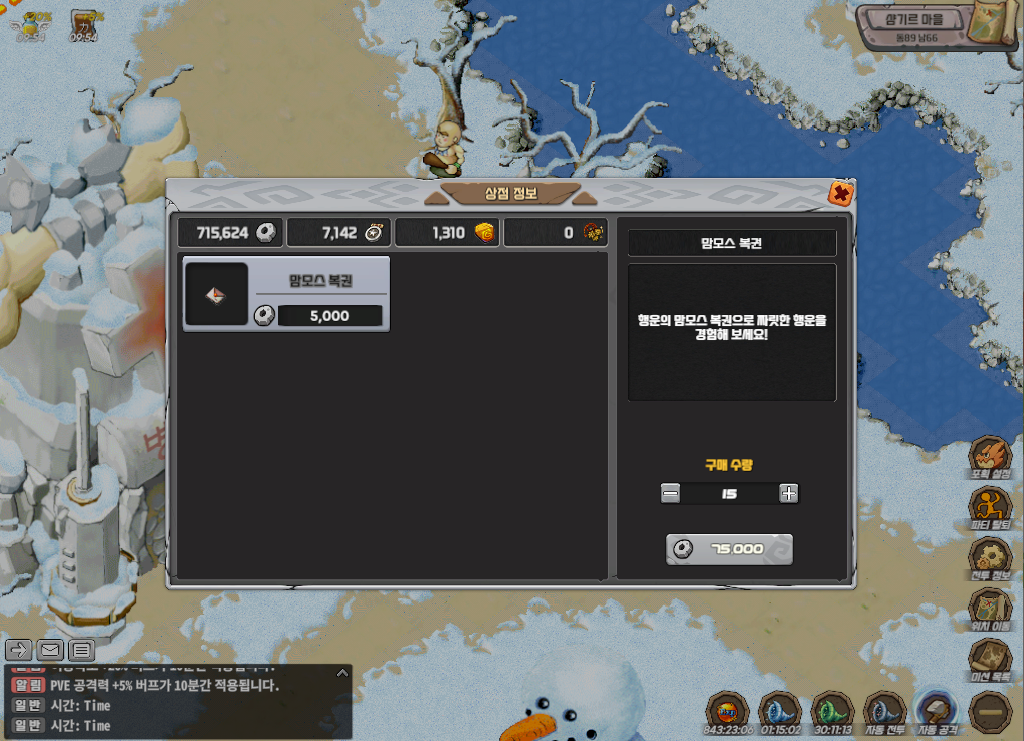Toggle 자동 전투 auto battle
Viewport: 1024px width, 741px height.
pyautogui.click(x=884, y=711)
